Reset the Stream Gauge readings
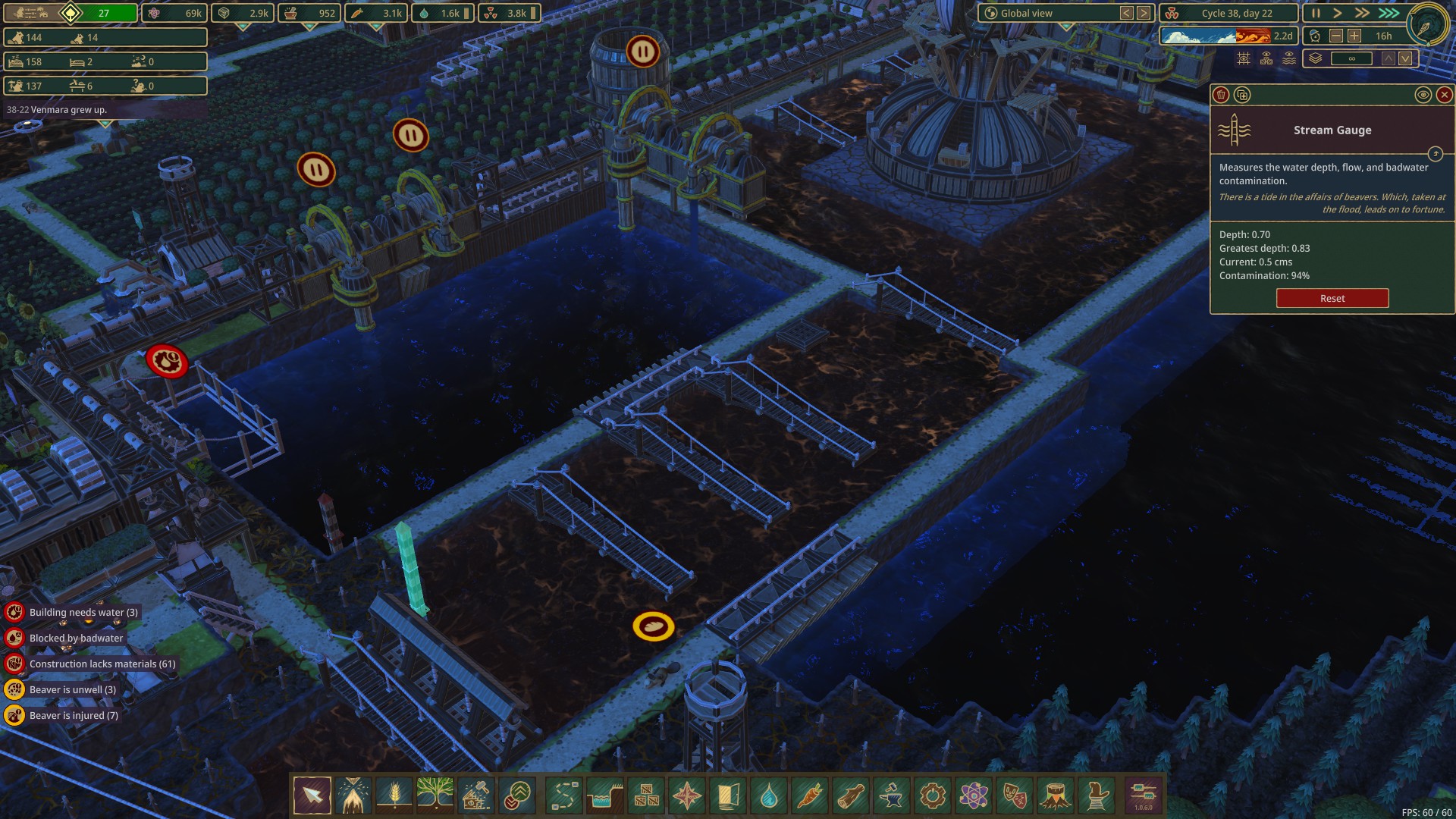Screen dimensions: 1456x819 pyautogui.click(x=1332, y=298)
